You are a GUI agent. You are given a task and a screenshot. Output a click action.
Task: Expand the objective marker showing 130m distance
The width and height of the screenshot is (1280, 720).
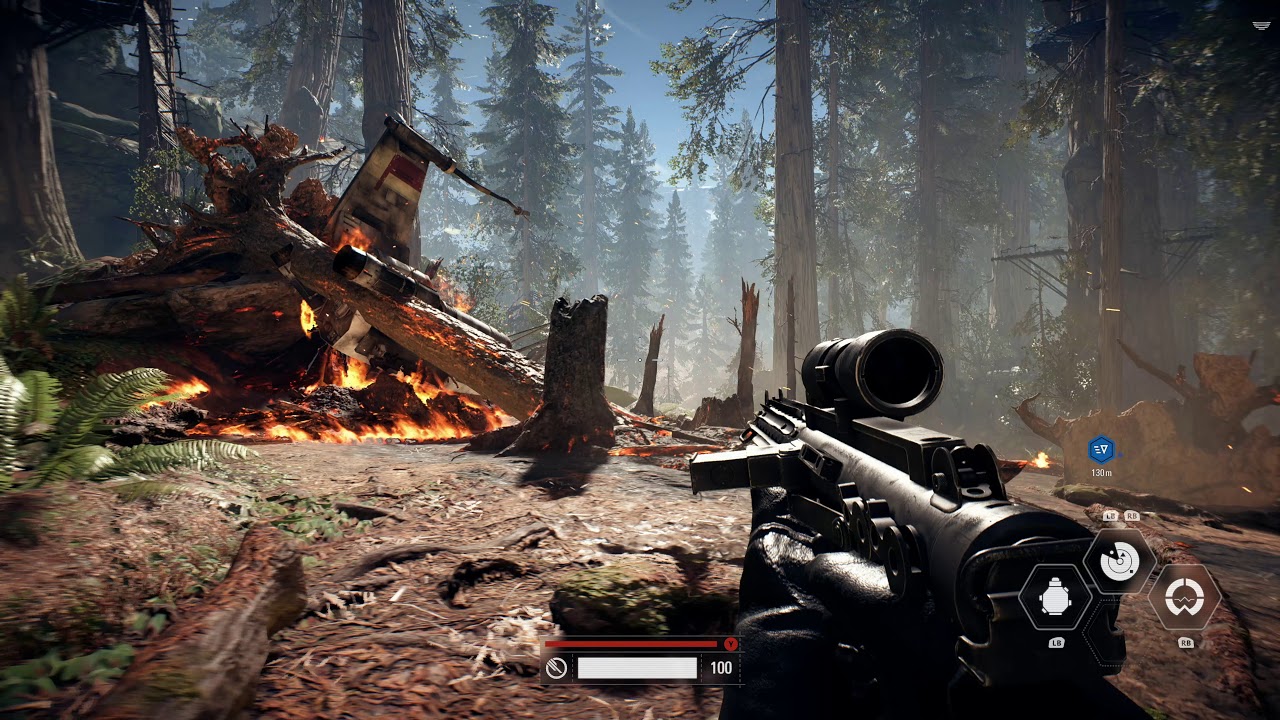(x=1104, y=449)
